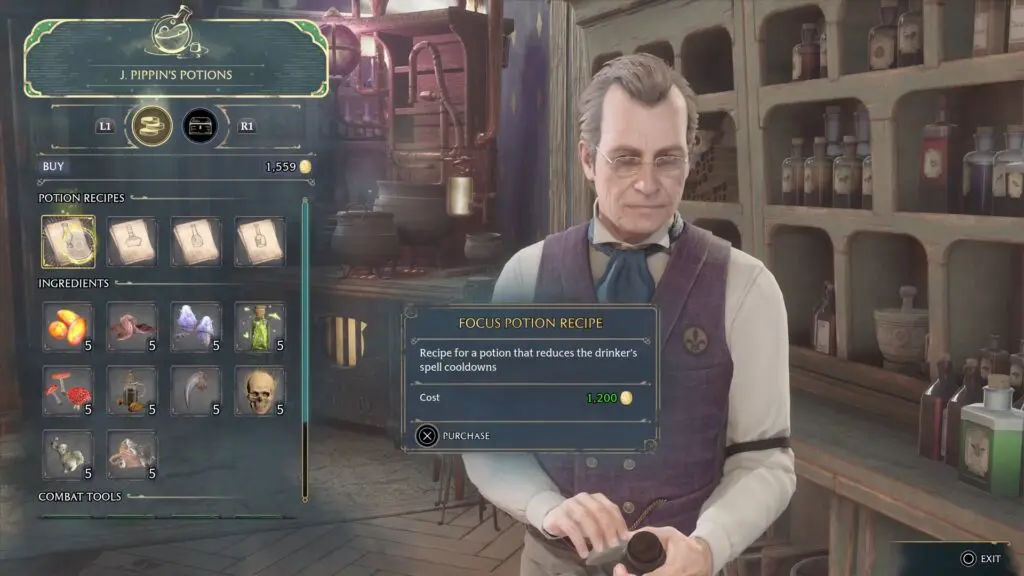The height and width of the screenshot is (576, 1024).
Task: Choose the skull ingredient slot
Action: click(x=260, y=391)
